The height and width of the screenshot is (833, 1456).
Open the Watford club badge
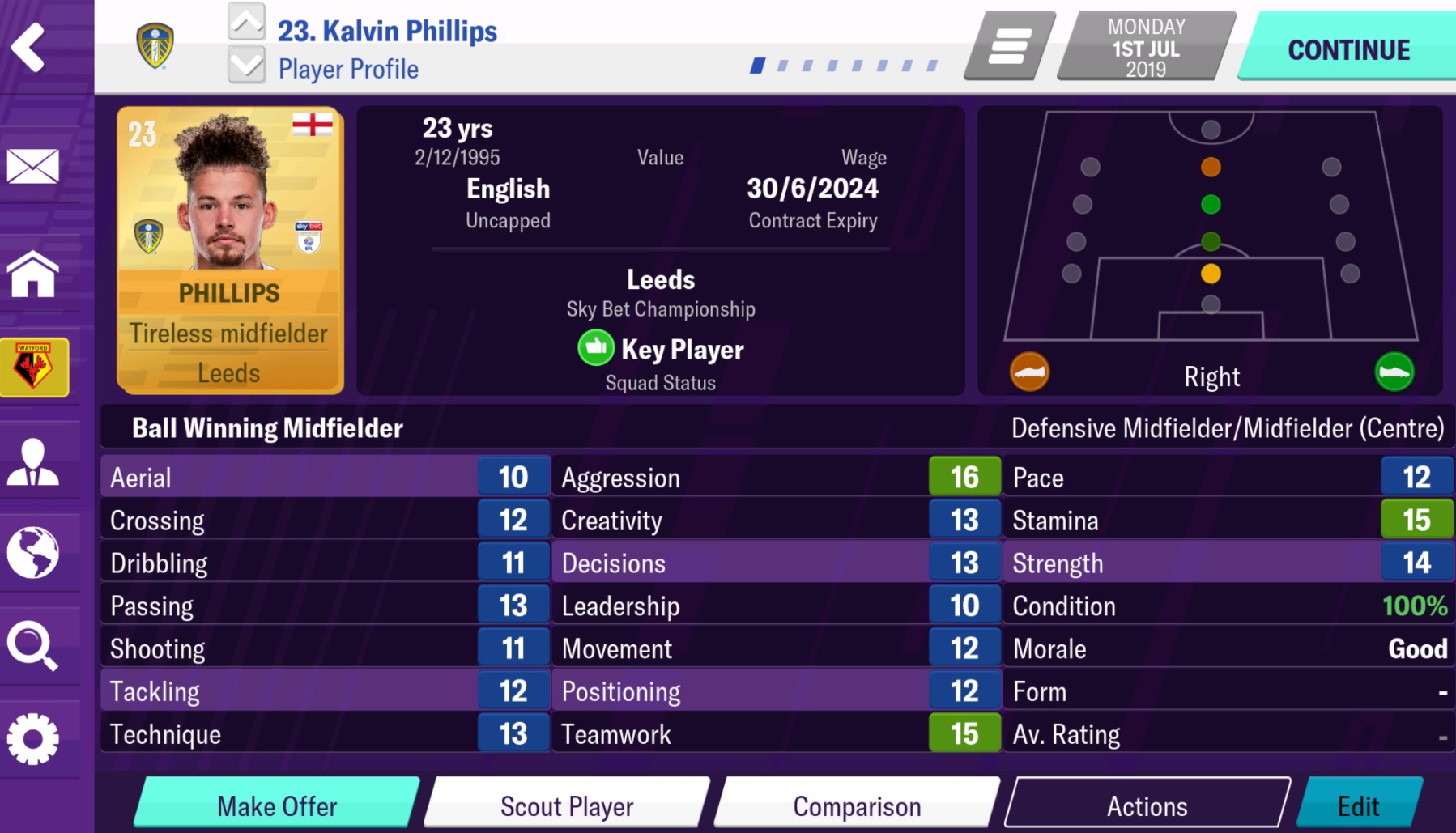point(34,367)
